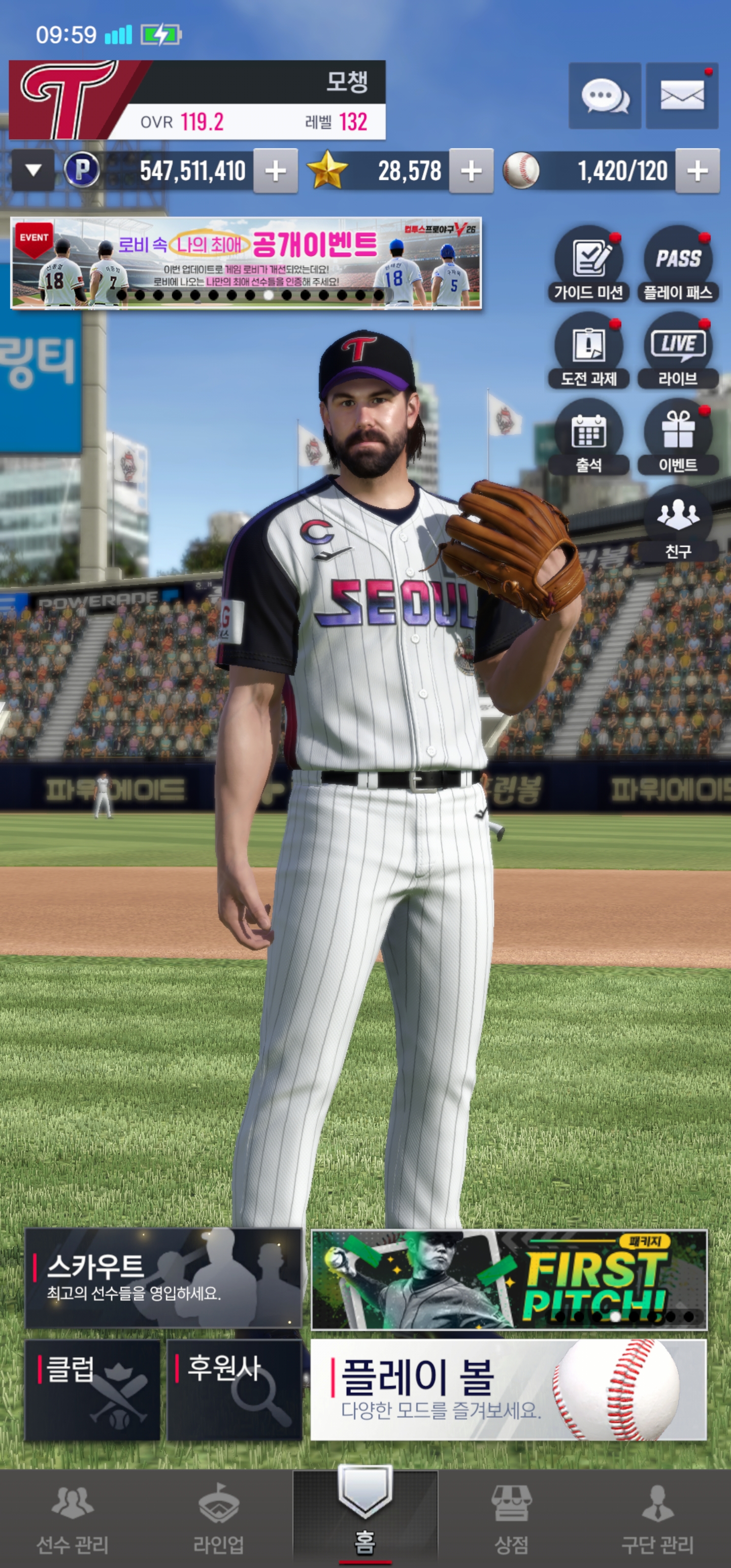Image resolution: width=731 pixels, height=1568 pixels.
Task: Open the mailbox envelope icon
Action: [x=682, y=95]
